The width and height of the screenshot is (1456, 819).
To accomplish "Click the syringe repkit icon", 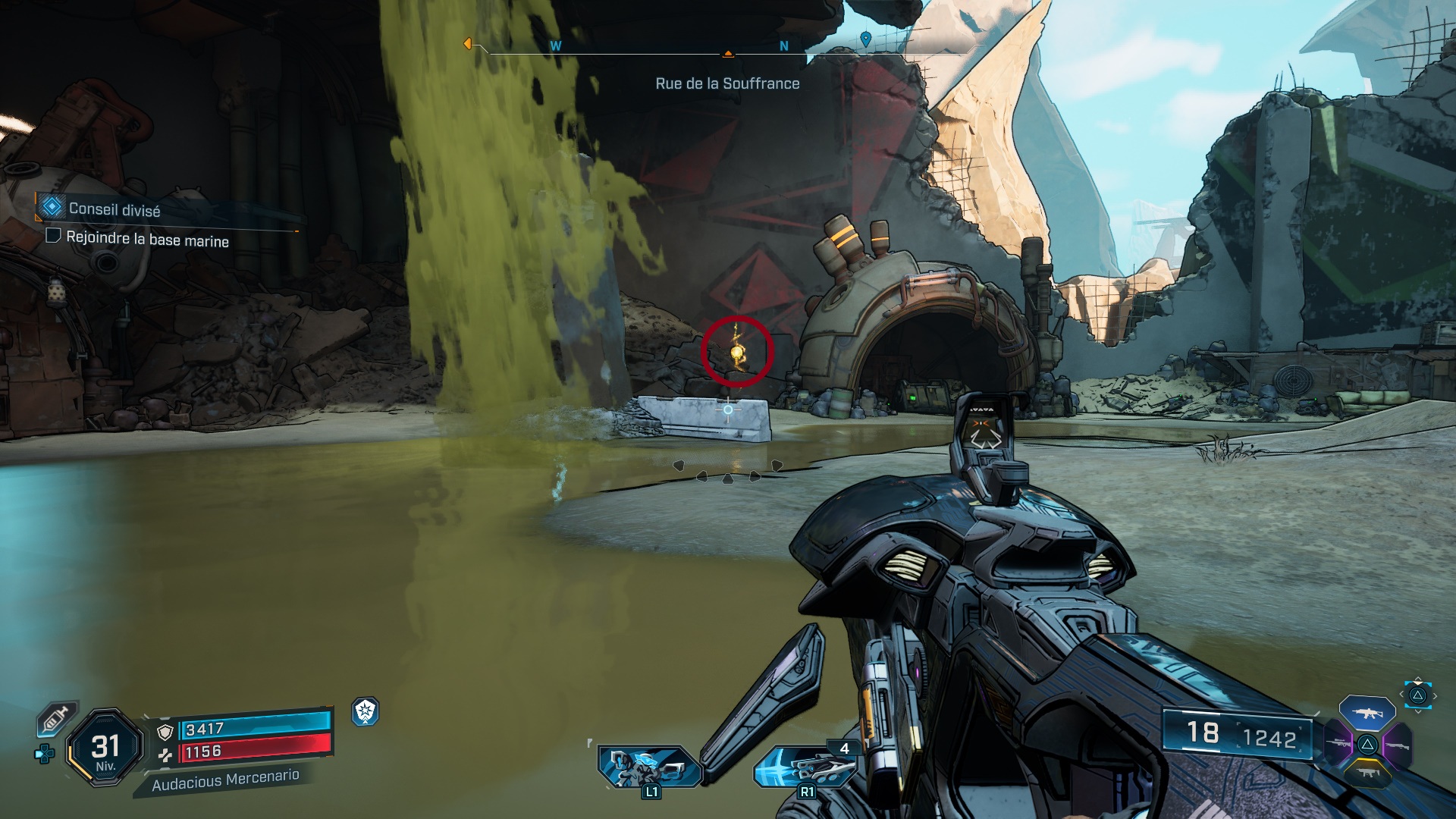I will point(57,718).
